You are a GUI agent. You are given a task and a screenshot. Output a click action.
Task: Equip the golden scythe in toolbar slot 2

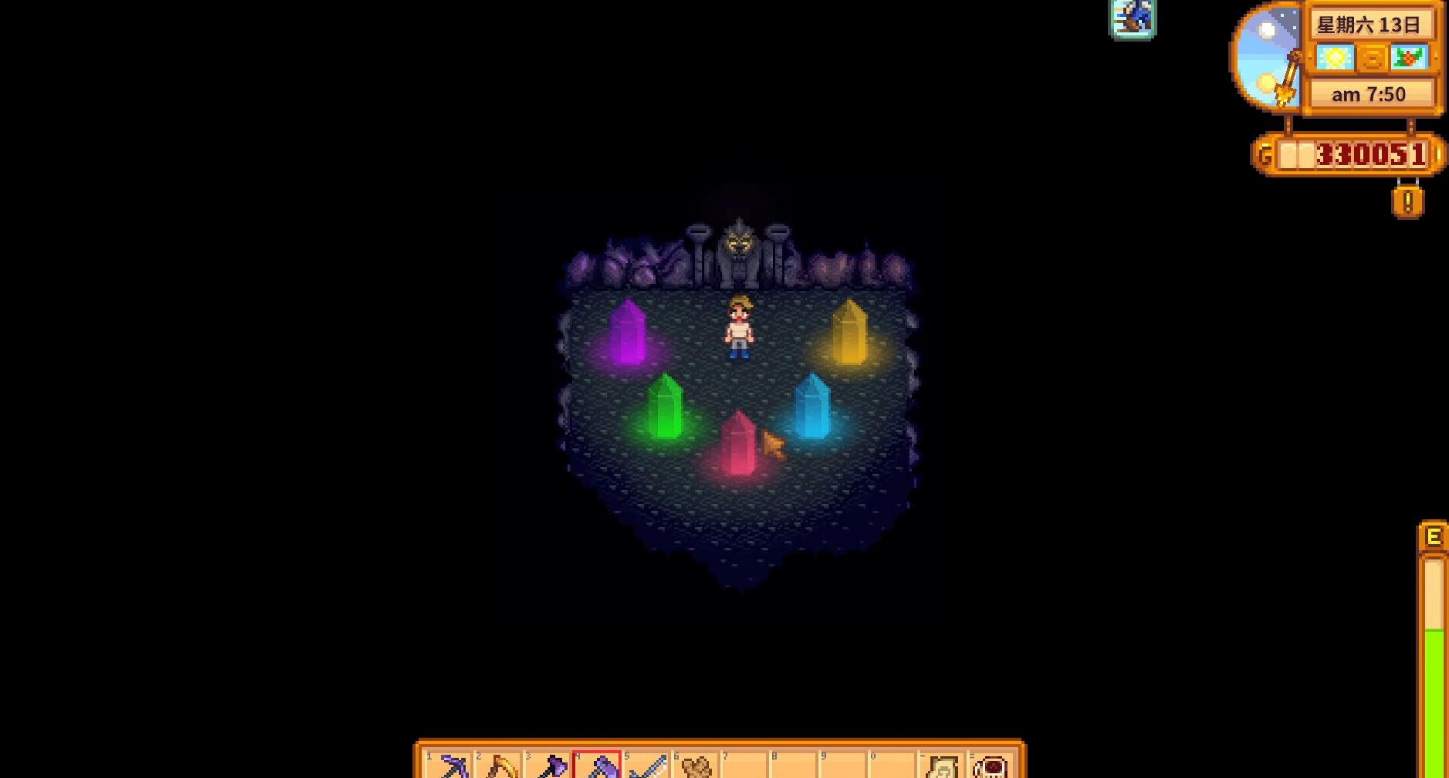[x=498, y=765]
